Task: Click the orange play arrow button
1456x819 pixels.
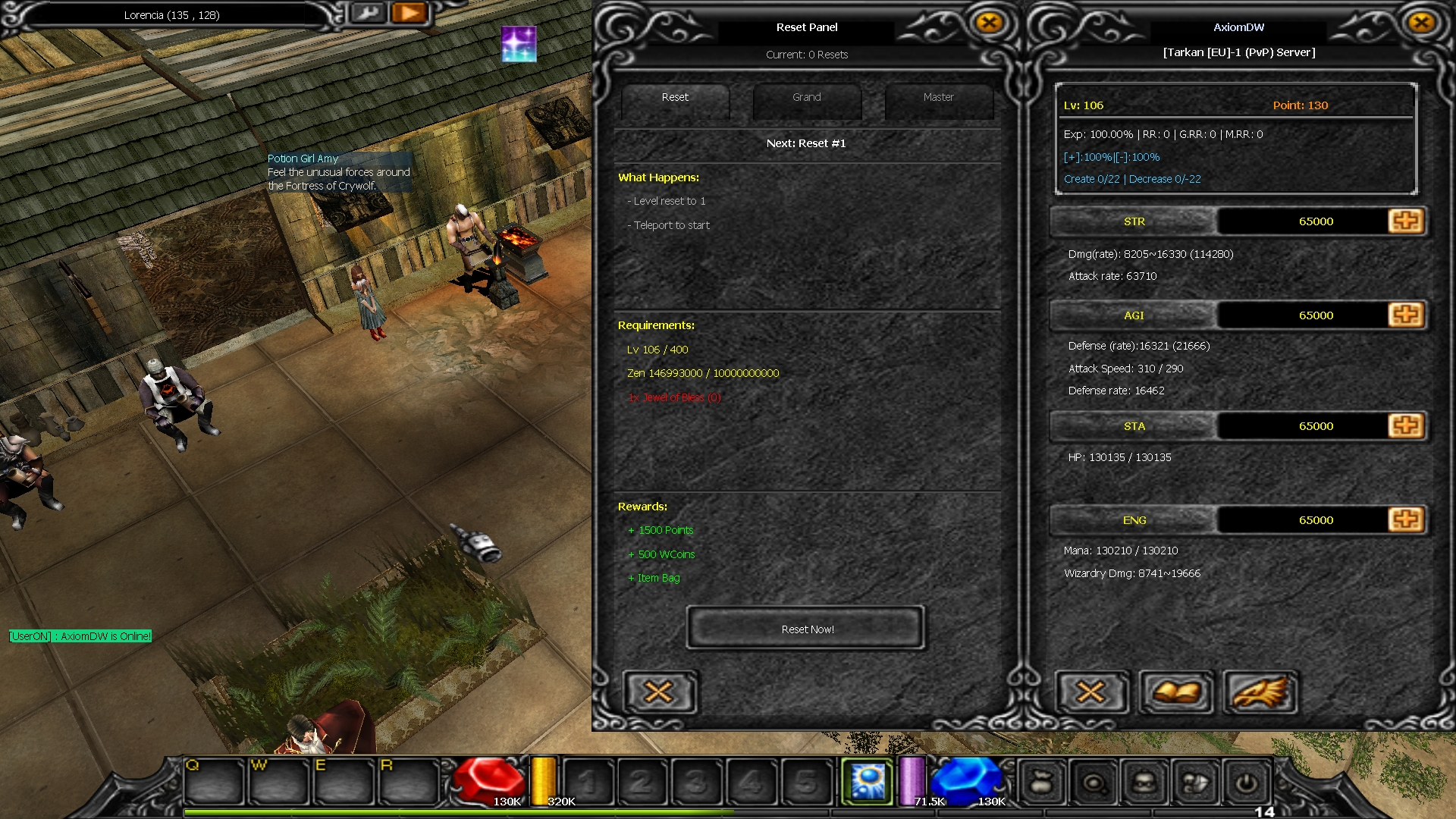Action: (x=409, y=13)
